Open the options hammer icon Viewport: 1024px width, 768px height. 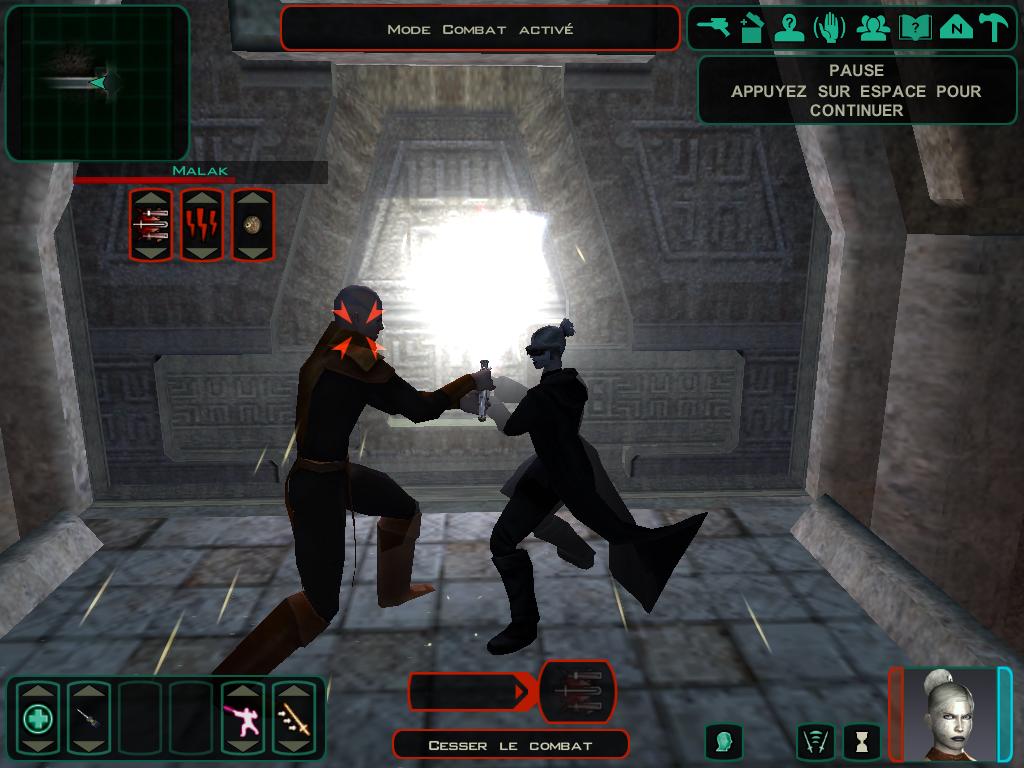(994, 28)
